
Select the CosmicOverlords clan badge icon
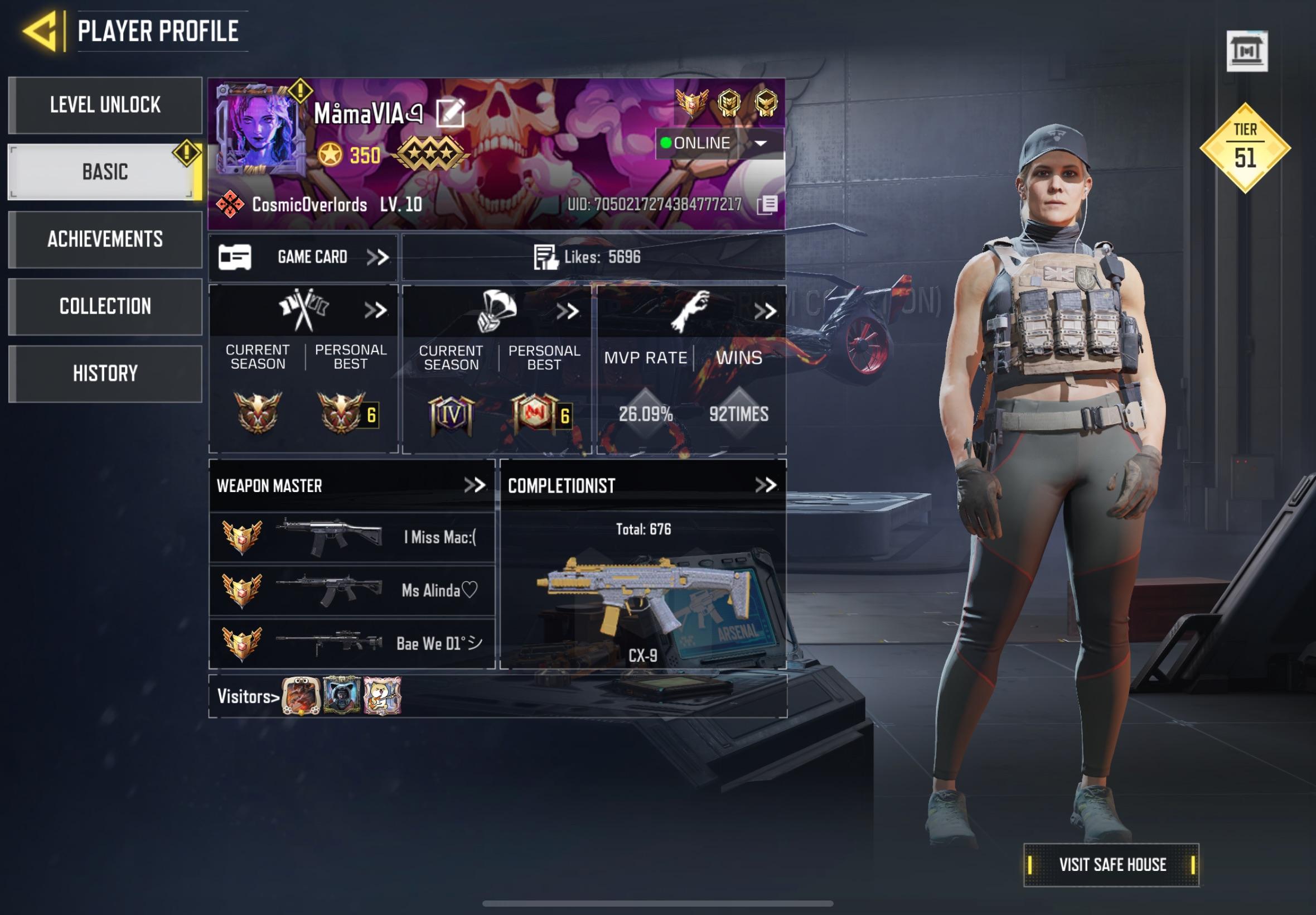click(231, 204)
